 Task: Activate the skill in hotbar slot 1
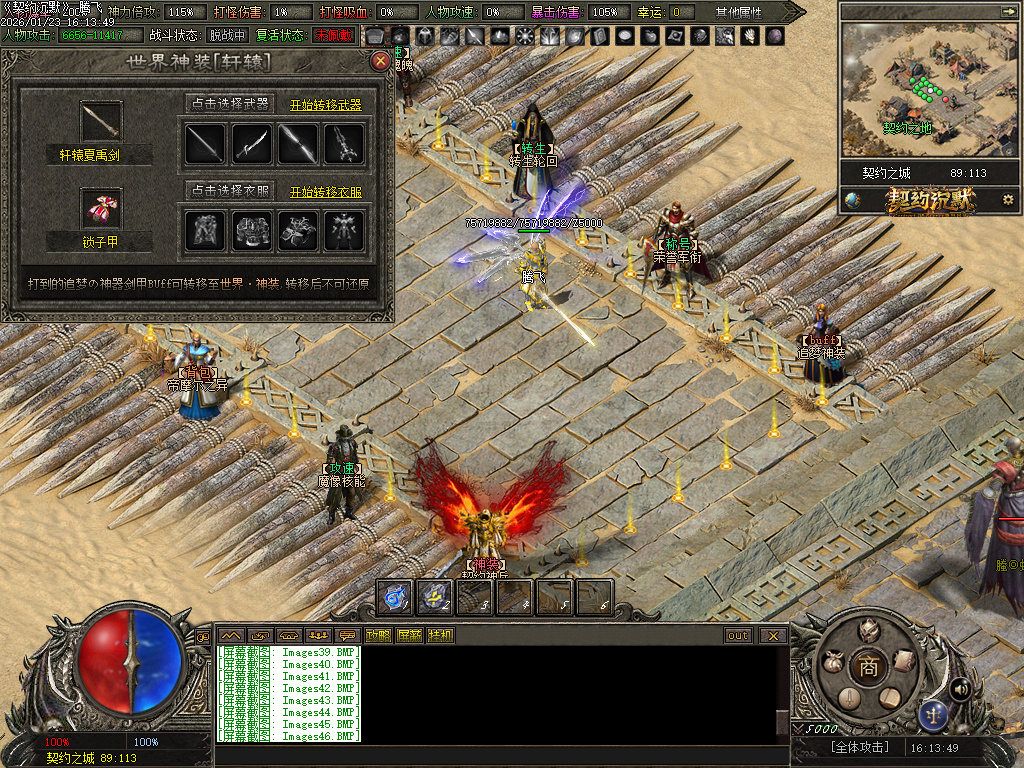tap(395, 597)
